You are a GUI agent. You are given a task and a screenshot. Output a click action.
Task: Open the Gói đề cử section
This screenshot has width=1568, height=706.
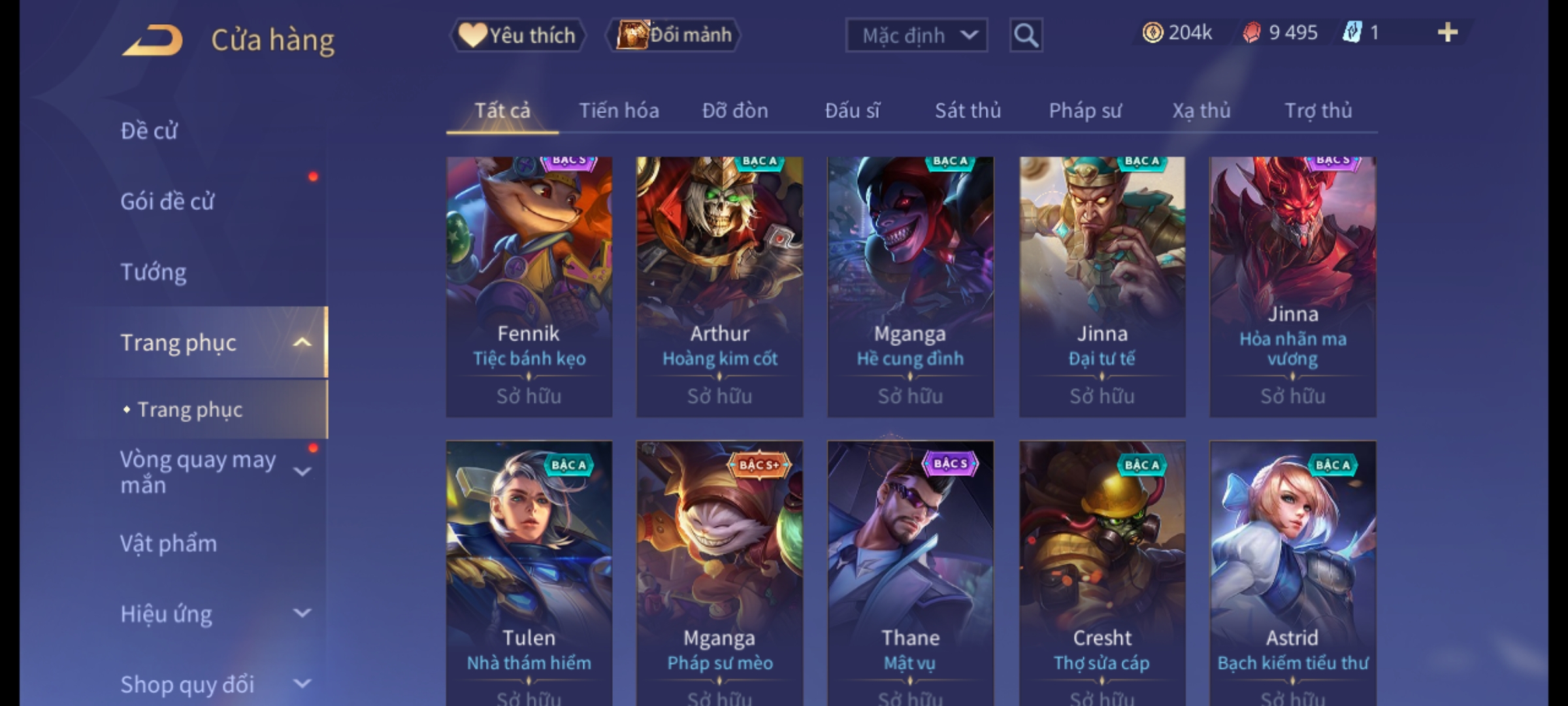point(167,201)
